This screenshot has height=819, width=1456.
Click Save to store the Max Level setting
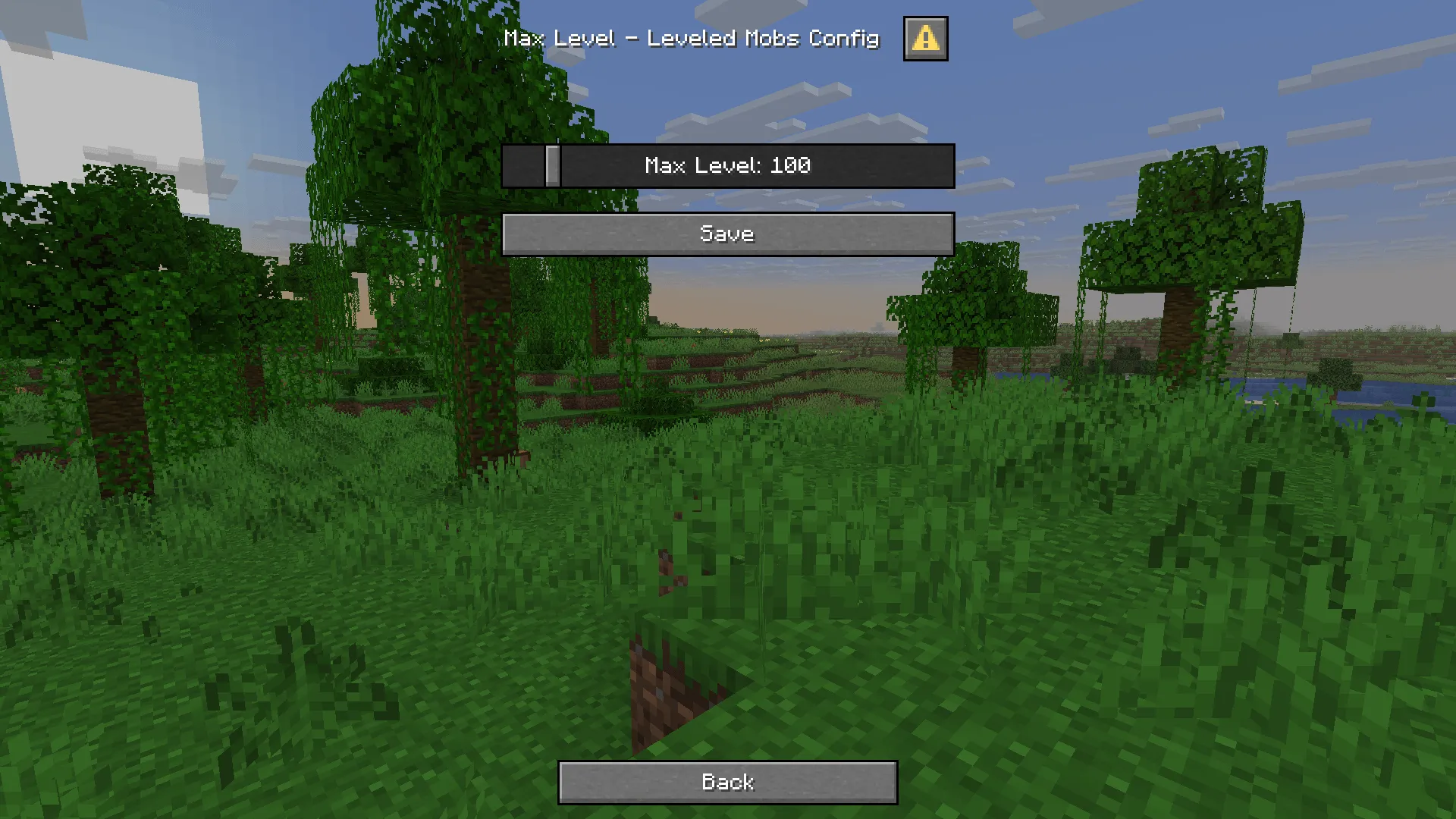click(726, 234)
